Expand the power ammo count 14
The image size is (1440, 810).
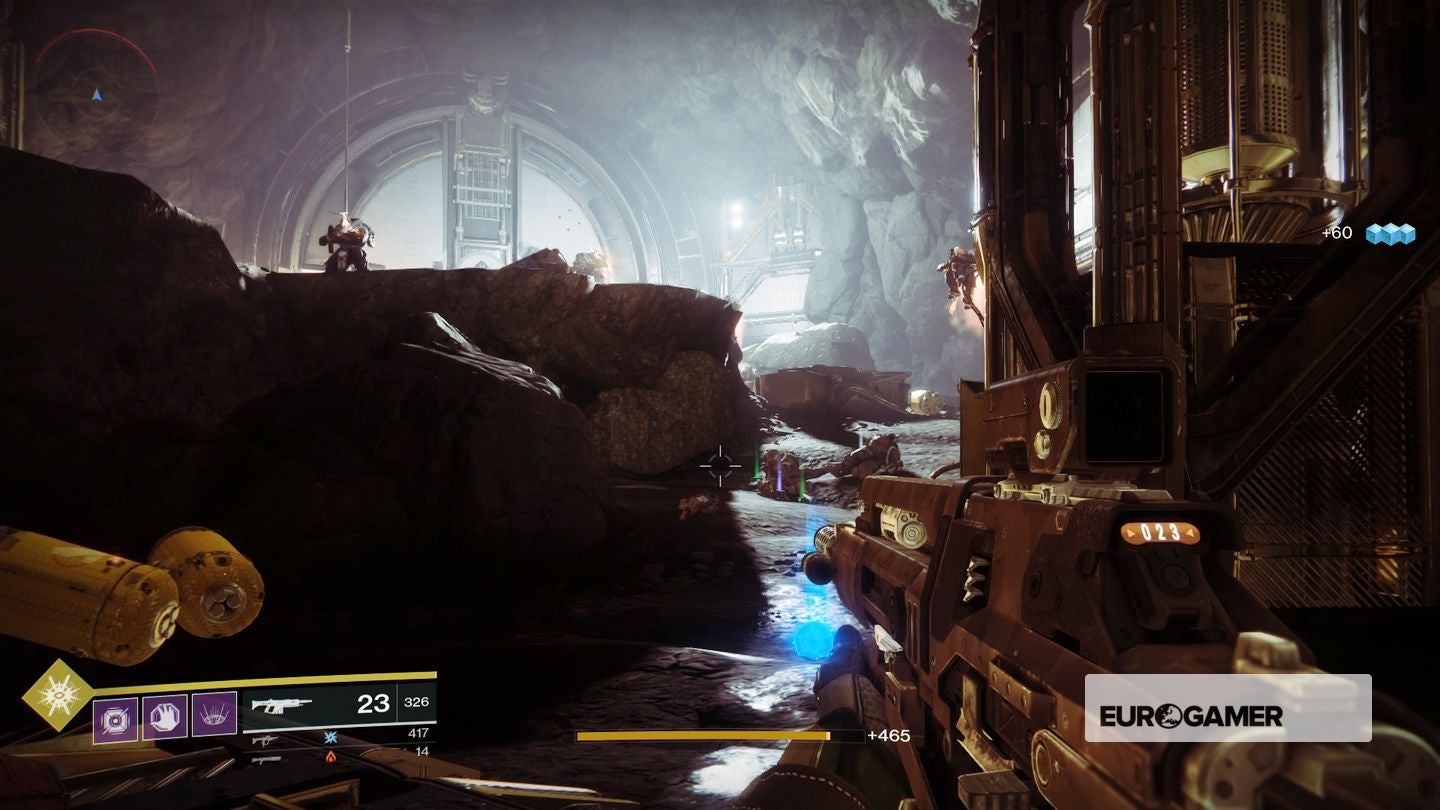click(422, 750)
